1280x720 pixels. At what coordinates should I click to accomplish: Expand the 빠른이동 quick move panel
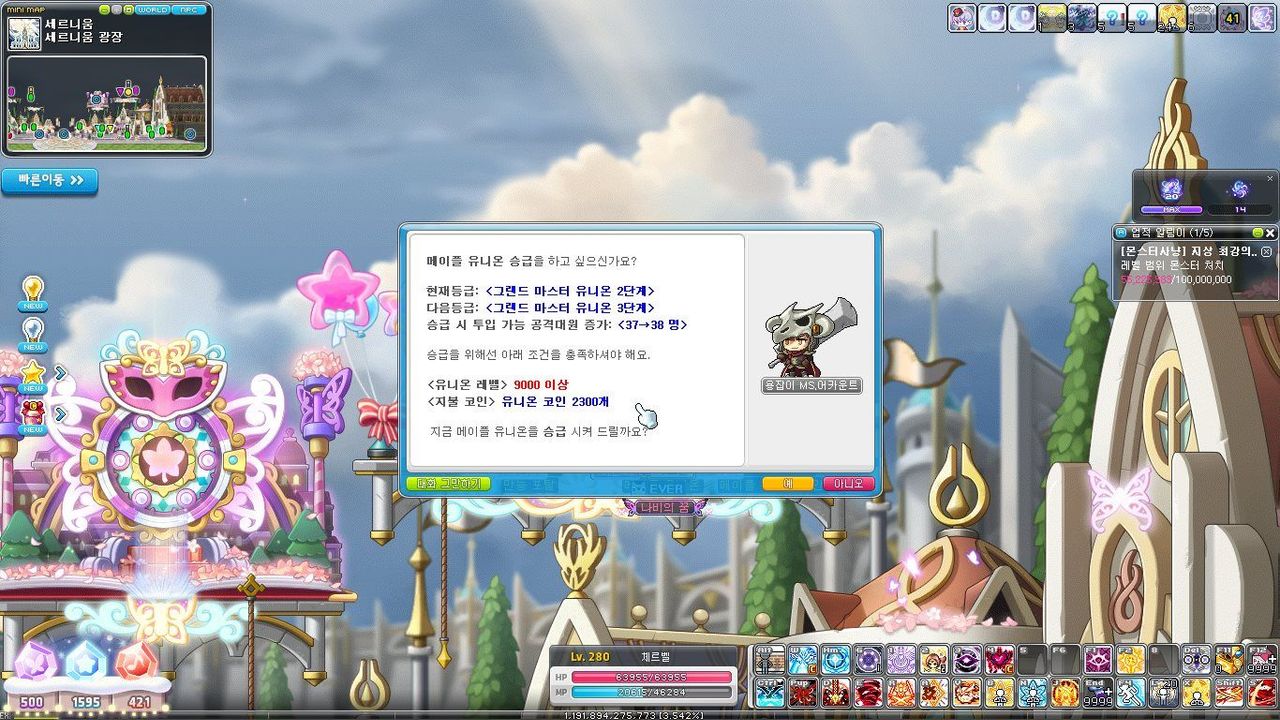pos(48,181)
